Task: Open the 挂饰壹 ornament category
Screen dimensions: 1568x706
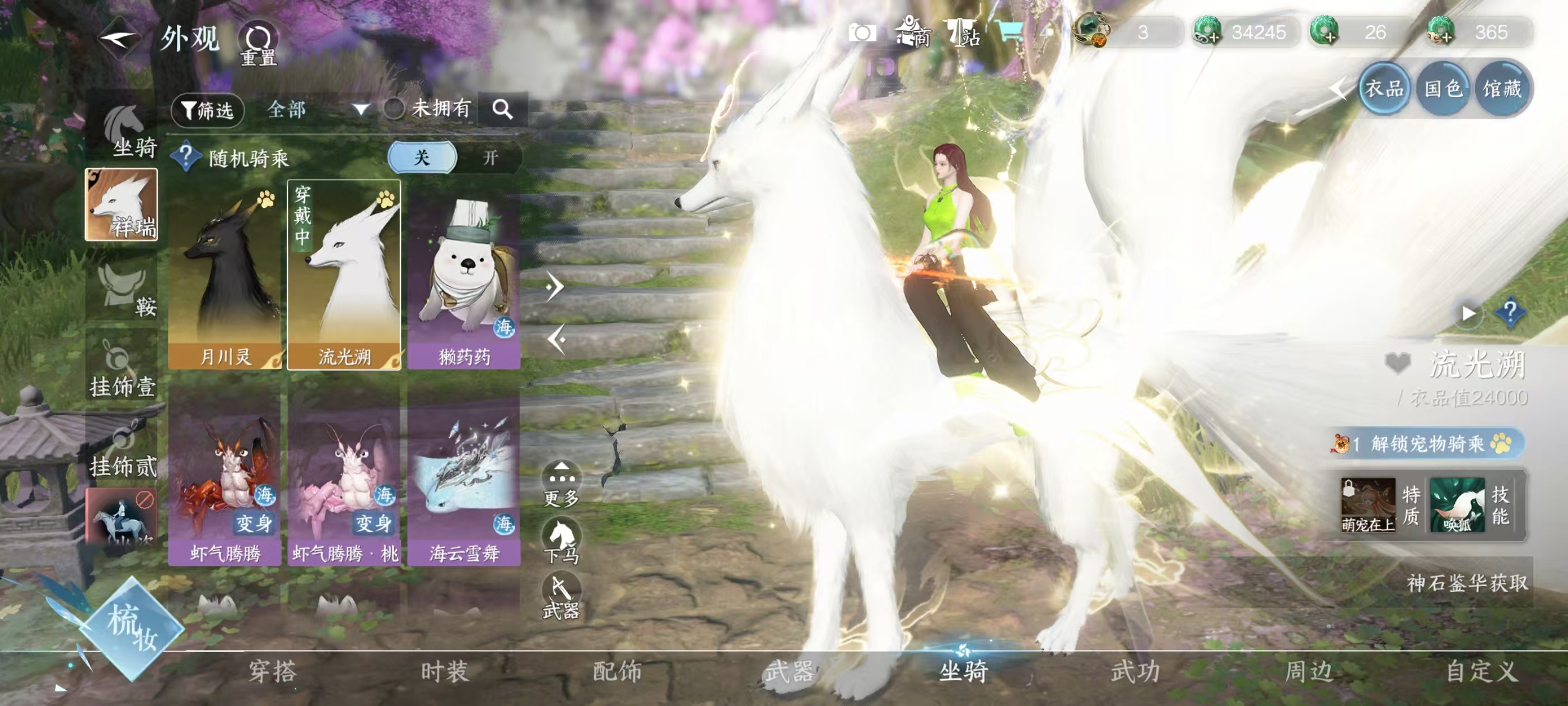Action: point(122,370)
